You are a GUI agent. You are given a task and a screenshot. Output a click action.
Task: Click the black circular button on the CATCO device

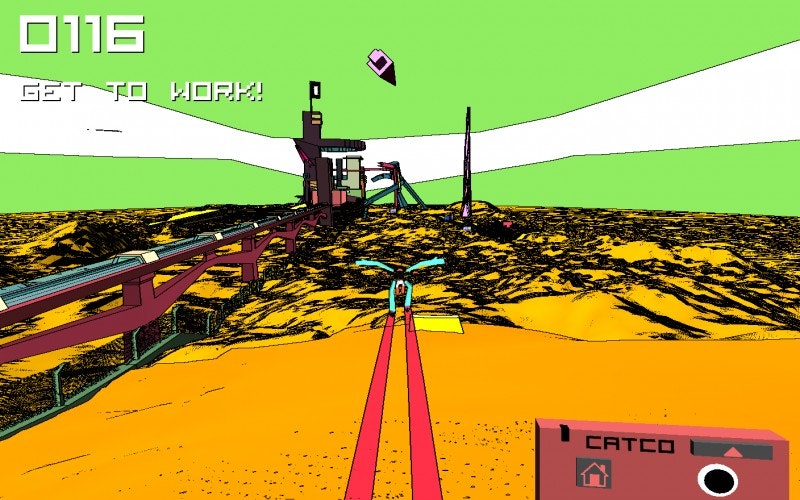tap(717, 480)
